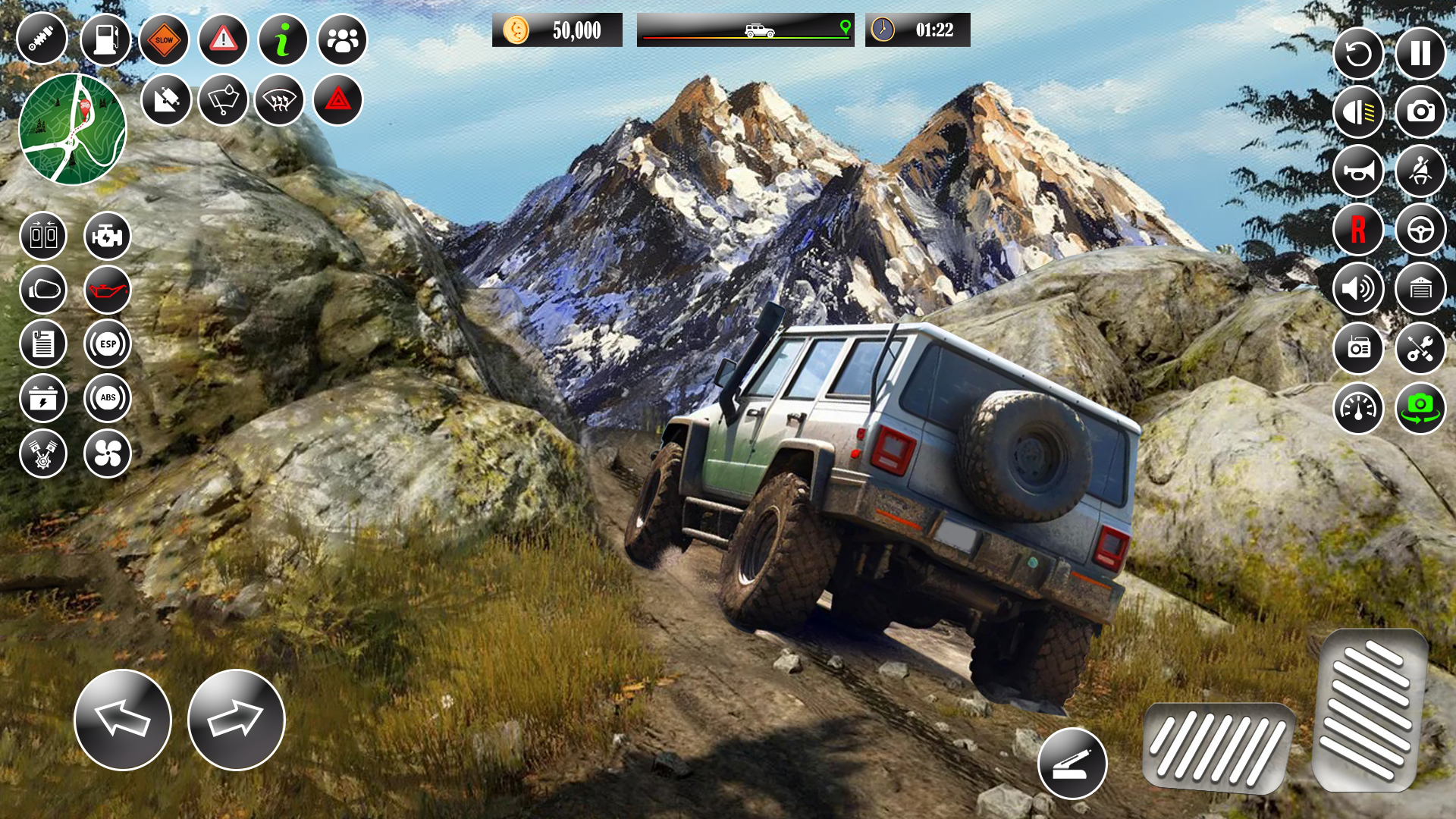The image size is (1456, 819).
Task: Open the speedometer gauge
Action: pos(1360,406)
